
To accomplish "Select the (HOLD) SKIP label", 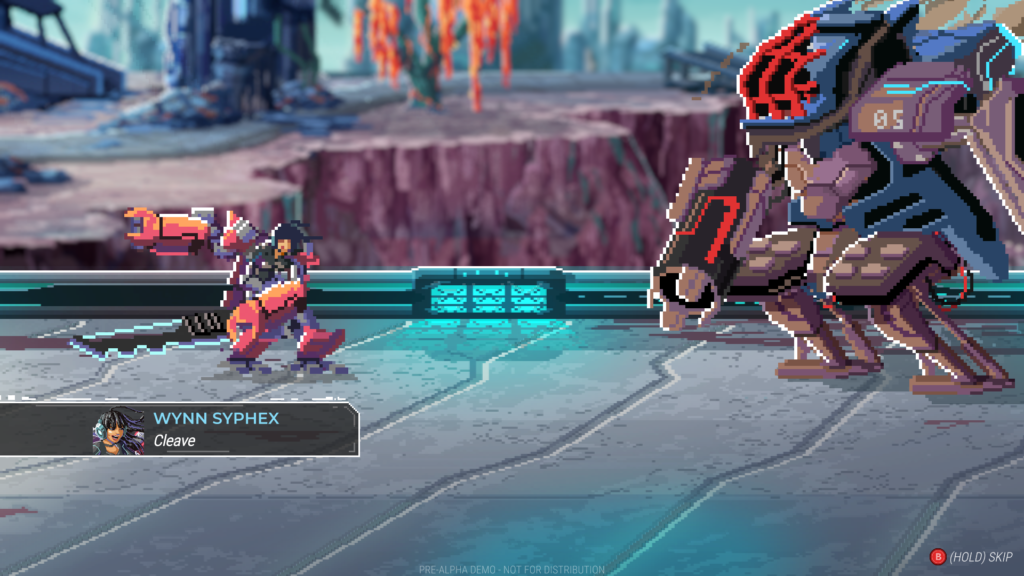I will pyautogui.click(x=980, y=556).
